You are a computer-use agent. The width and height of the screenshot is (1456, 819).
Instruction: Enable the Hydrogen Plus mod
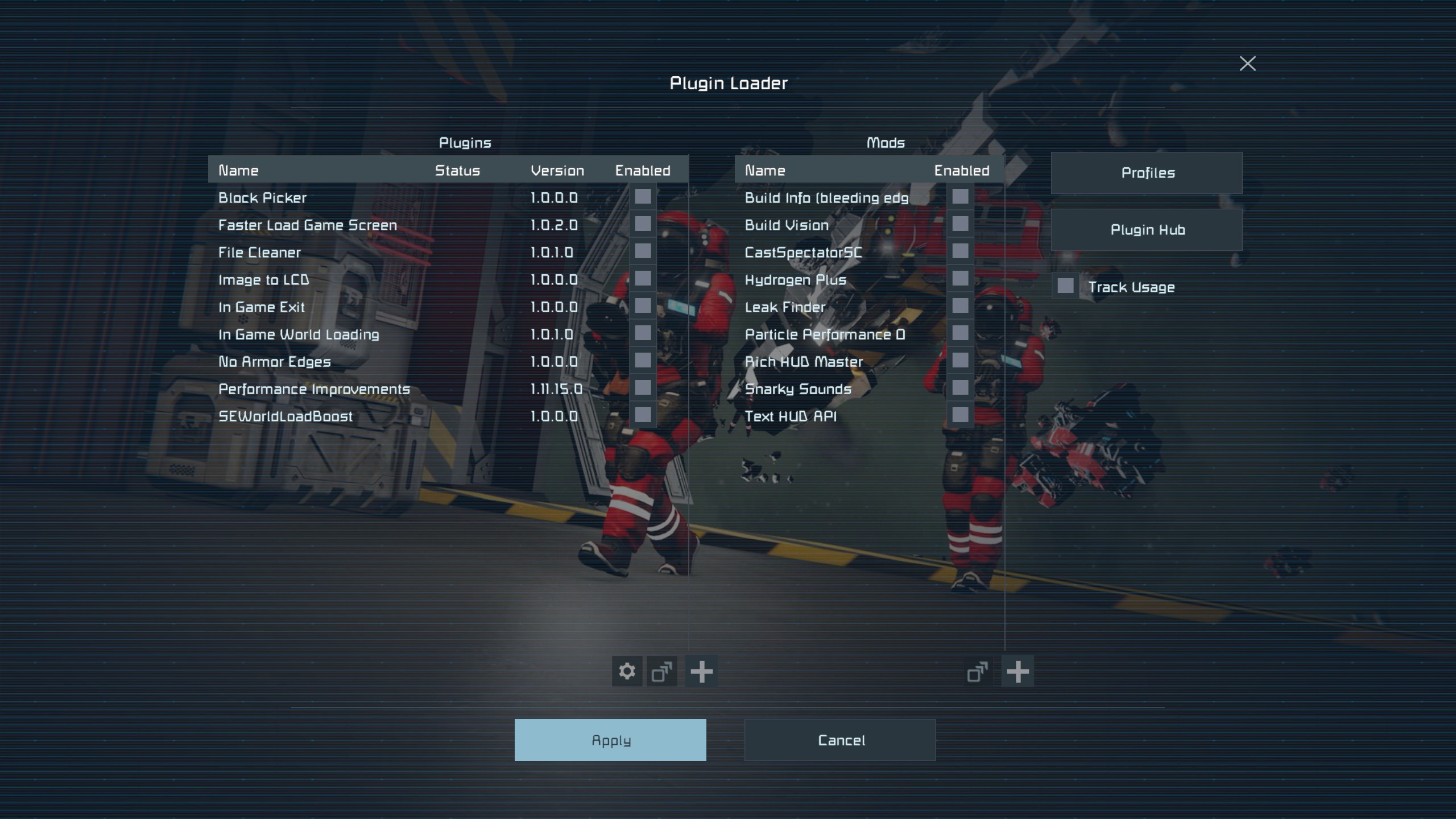[960, 279]
